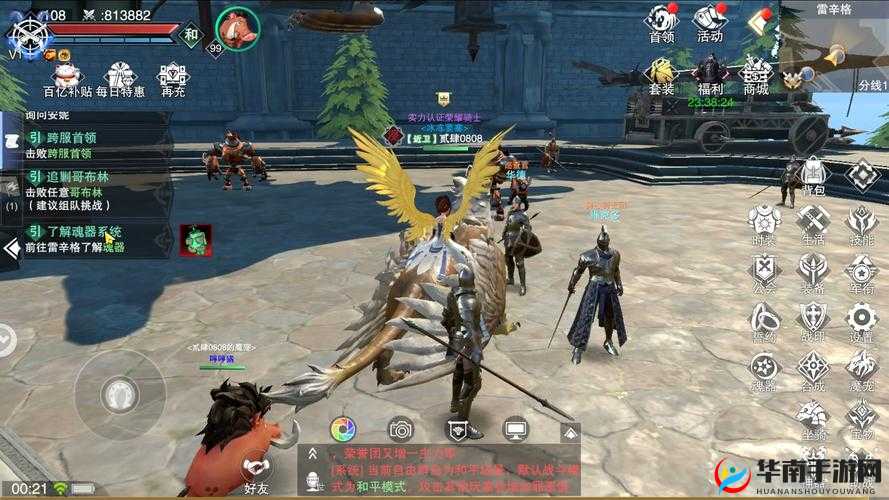Open the 商城 shop

pos(756,74)
